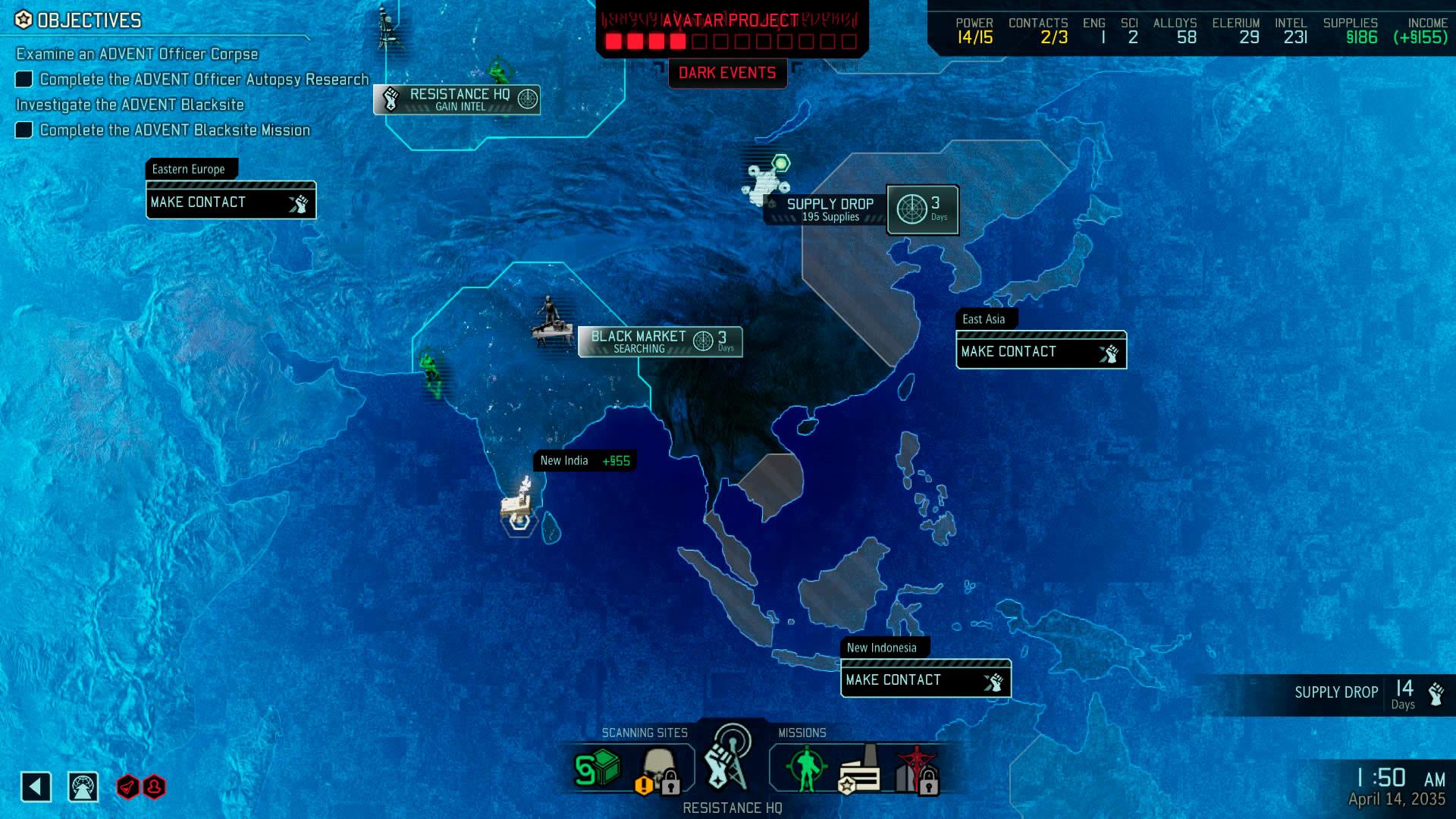Viewport: 1456px width, 819px height.
Task: Click the red ship hexagon alert icon
Action: pyautogui.click(x=127, y=787)
